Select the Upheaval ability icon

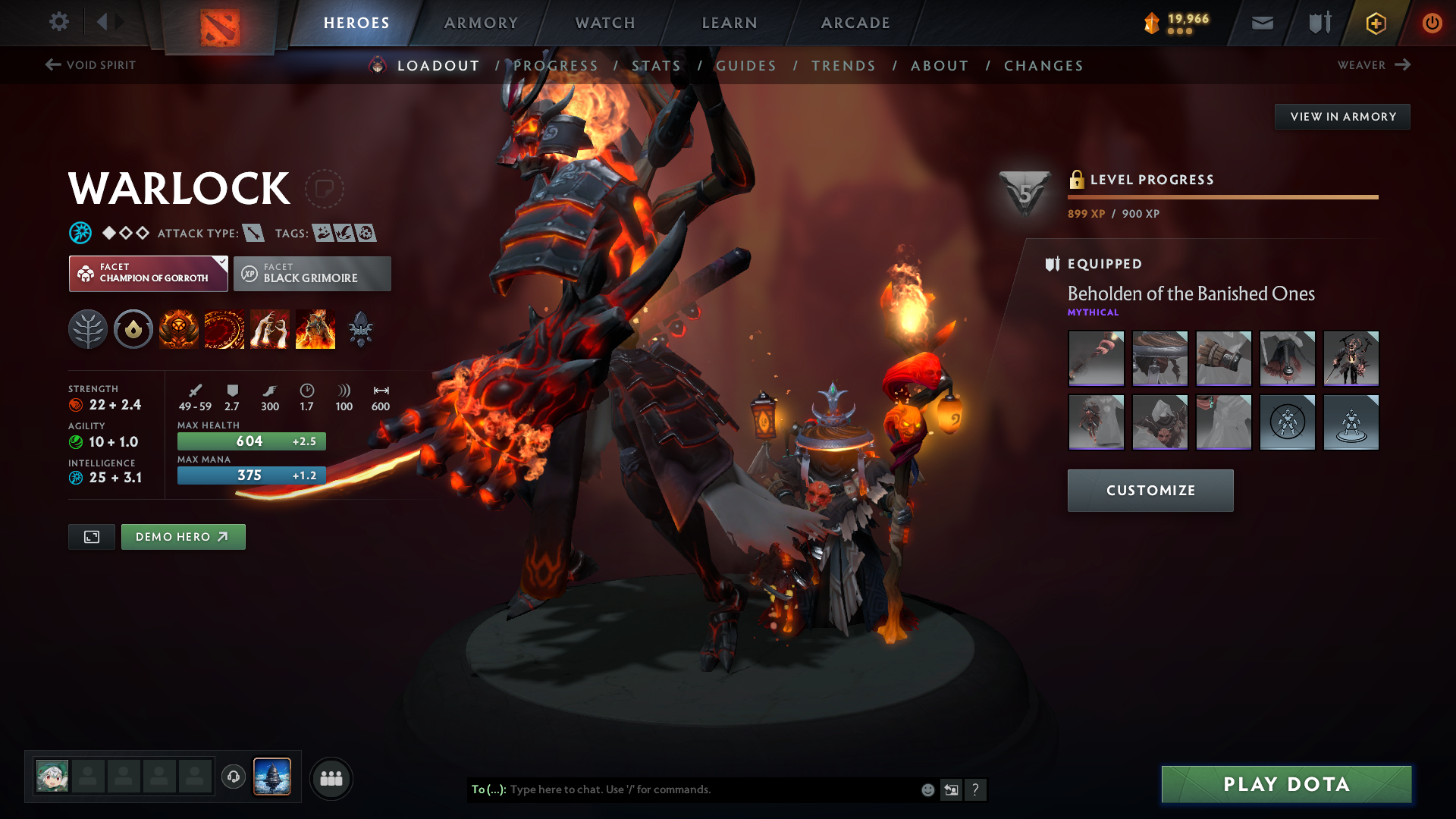click(x=269, y=328)
